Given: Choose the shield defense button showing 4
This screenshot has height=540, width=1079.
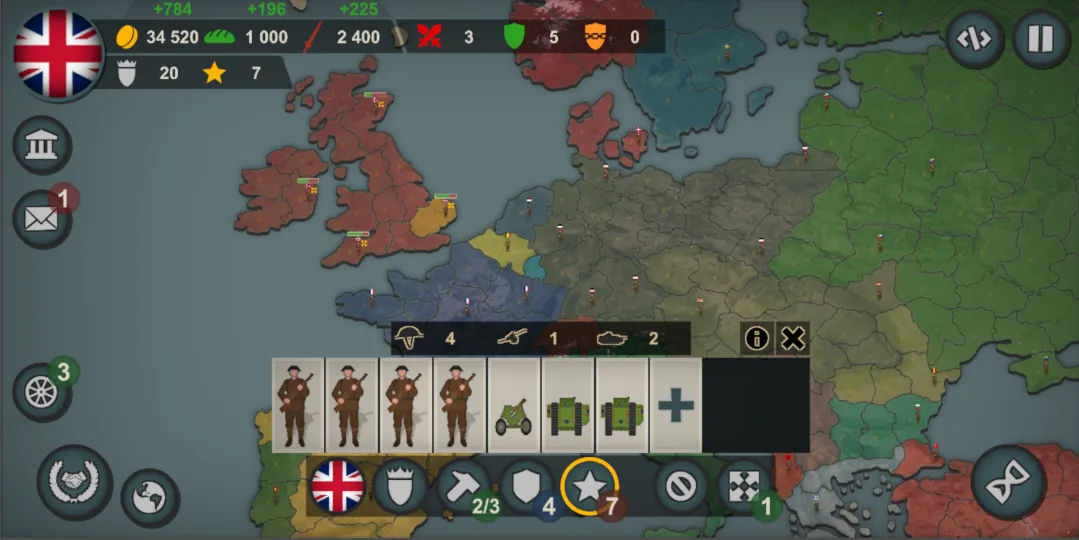Looking at the screenshot, I should 526,487.
